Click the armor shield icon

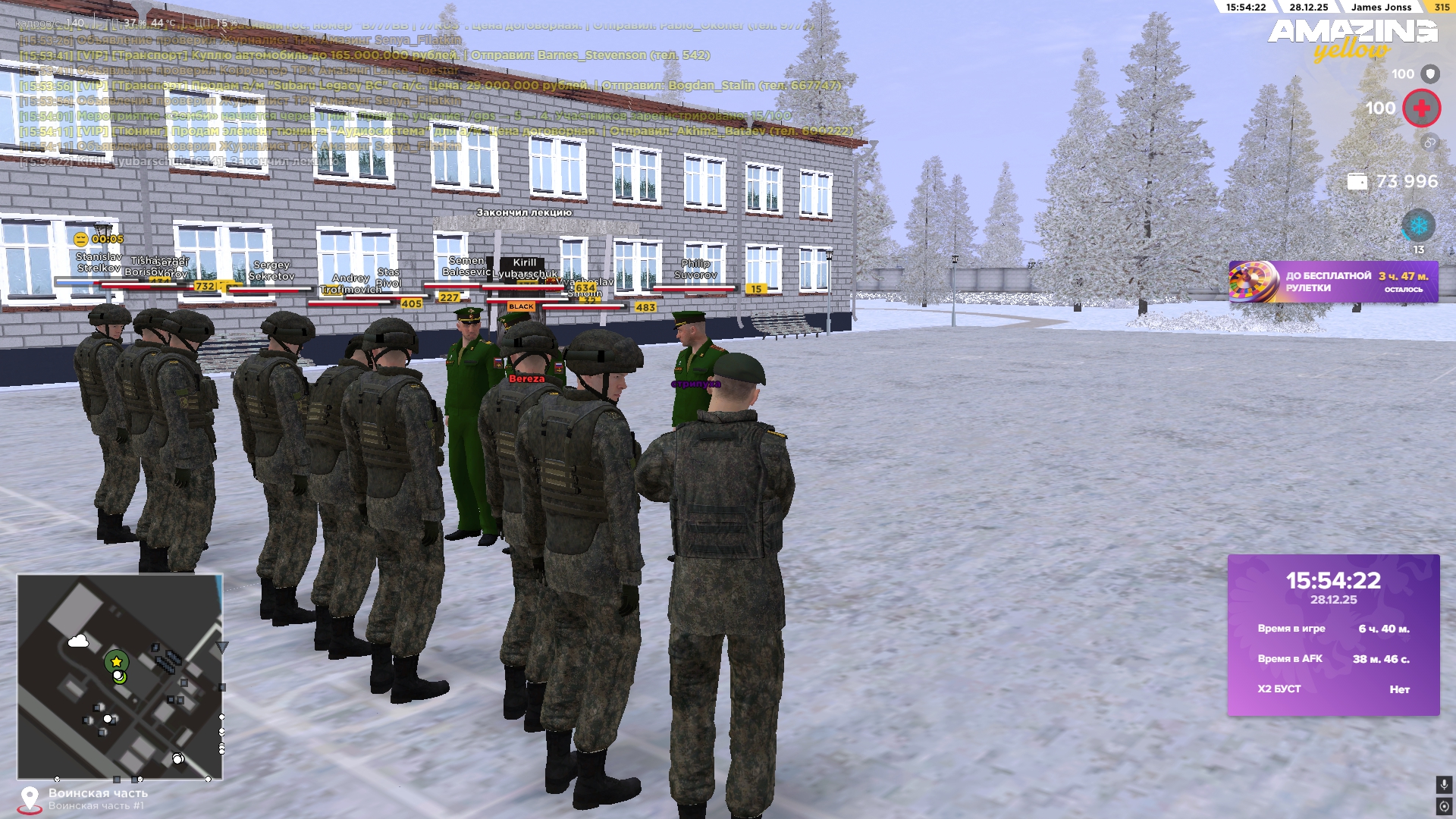pyautogui.click(x=1429, y=74)
